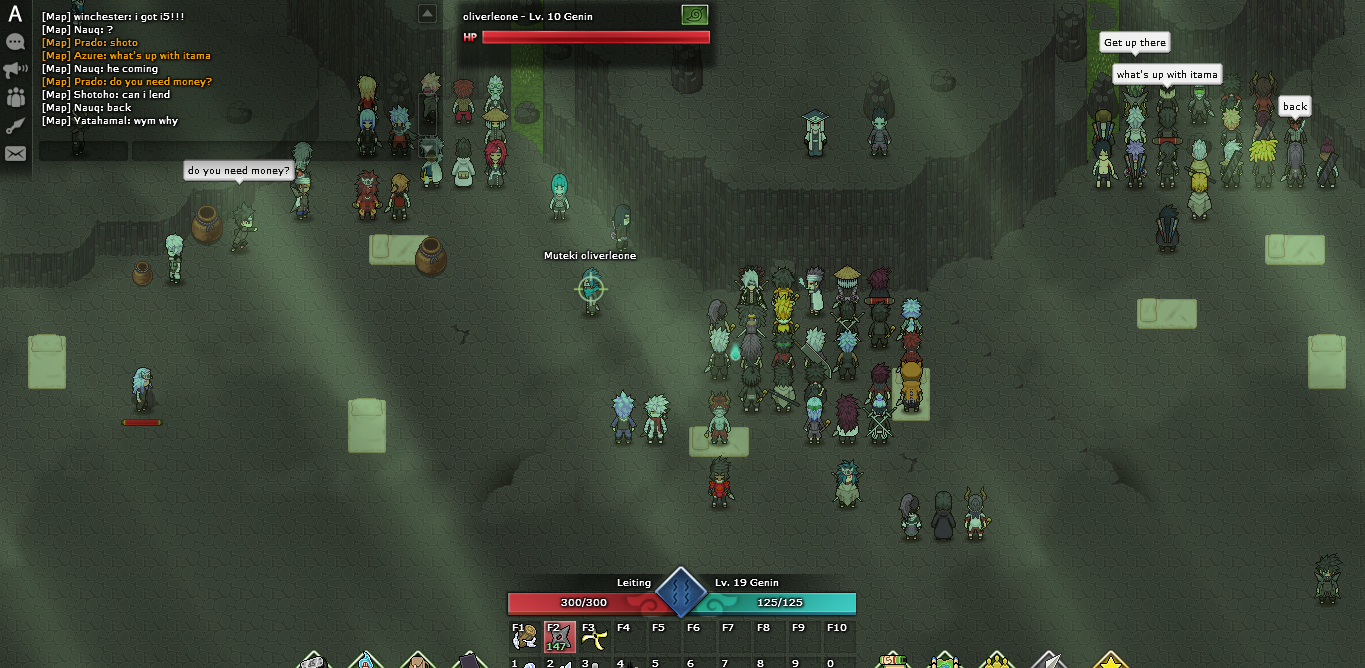Open the envelope mail icon

(15, 153)
